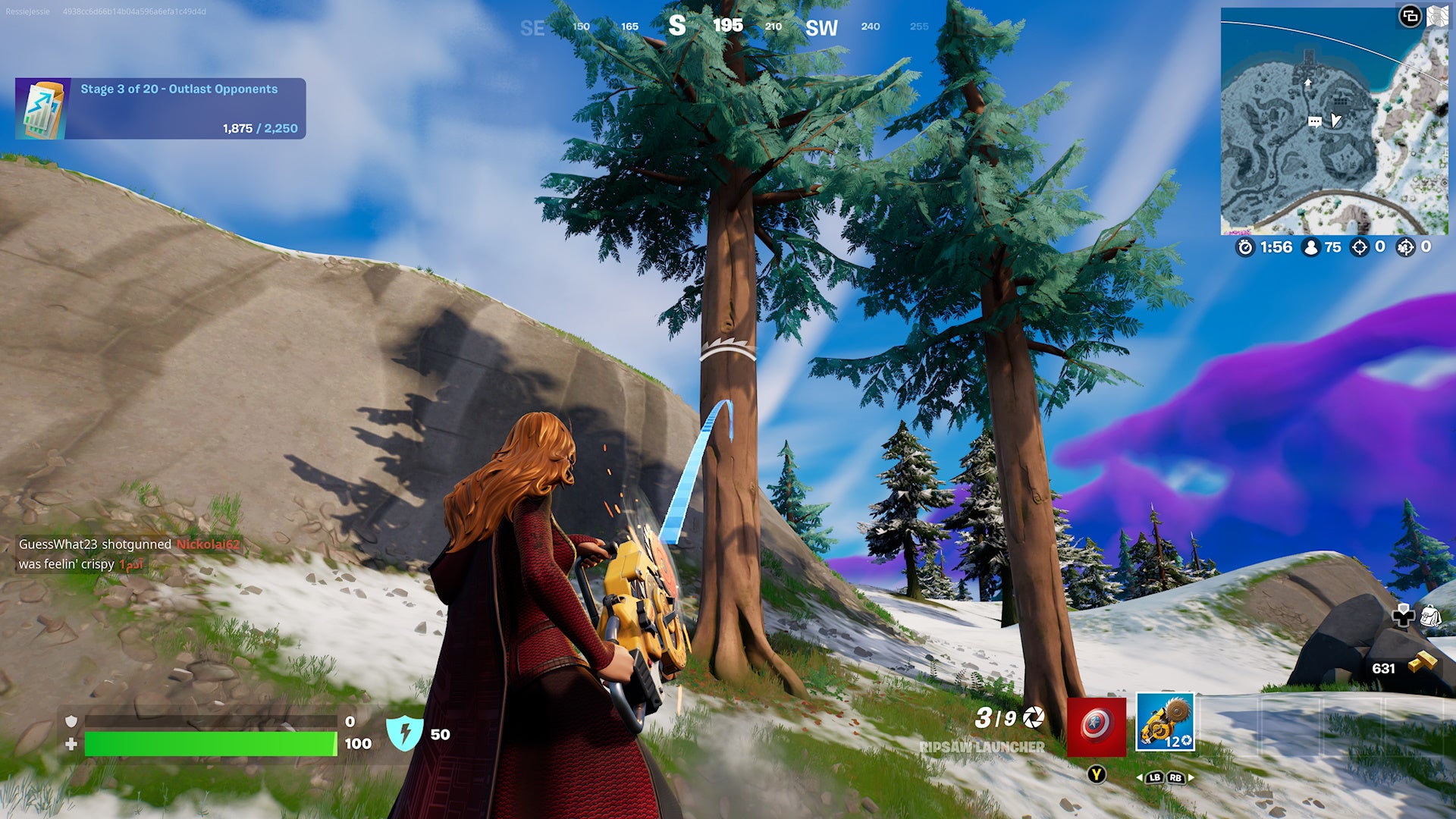
Task: Expand weapon selection with right arrow near RB
Action: [1189, 777]
